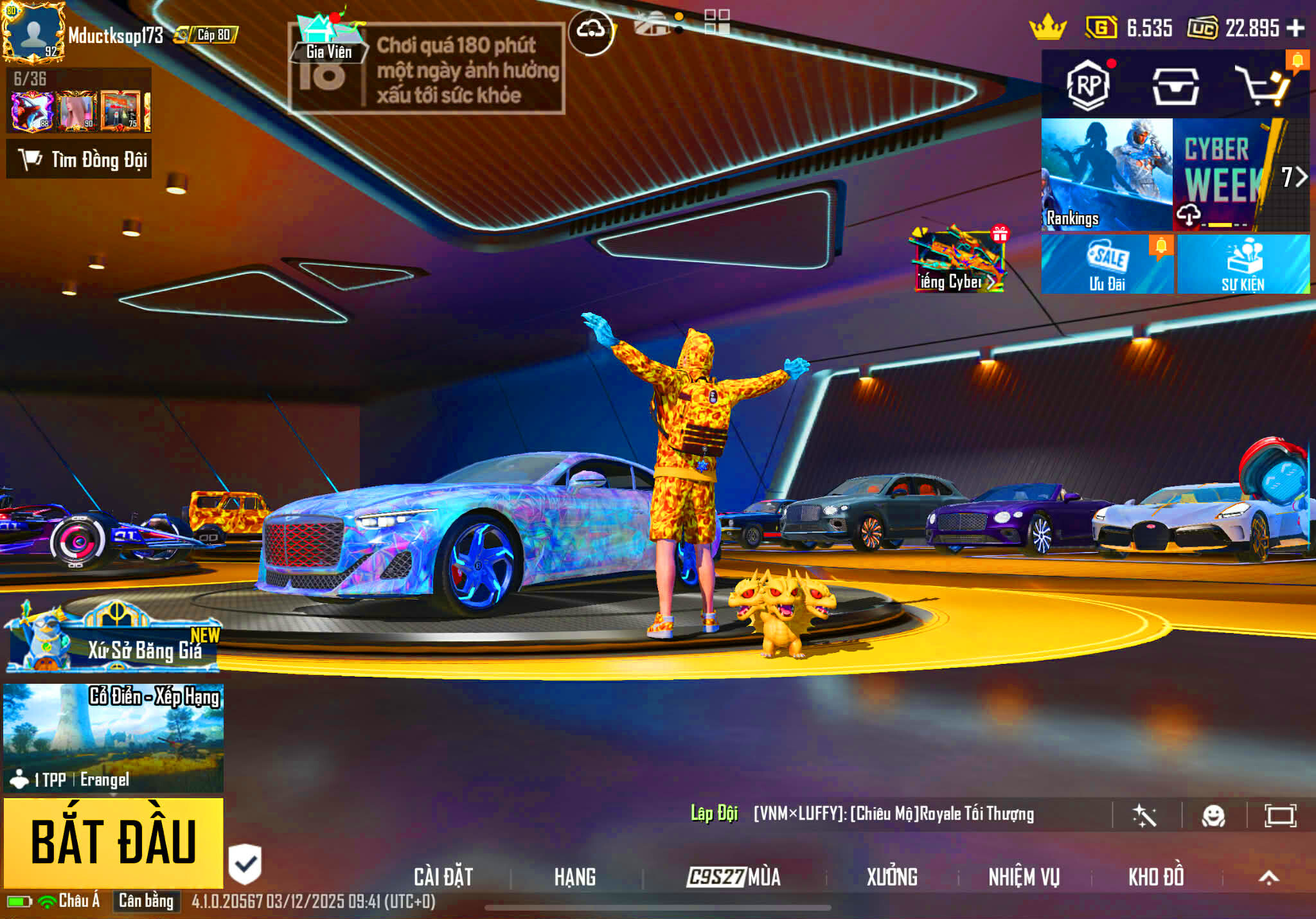Start the match with BẮT ĐẦU
Viewport: 1316px width, 919px height.
click(114, 842)
